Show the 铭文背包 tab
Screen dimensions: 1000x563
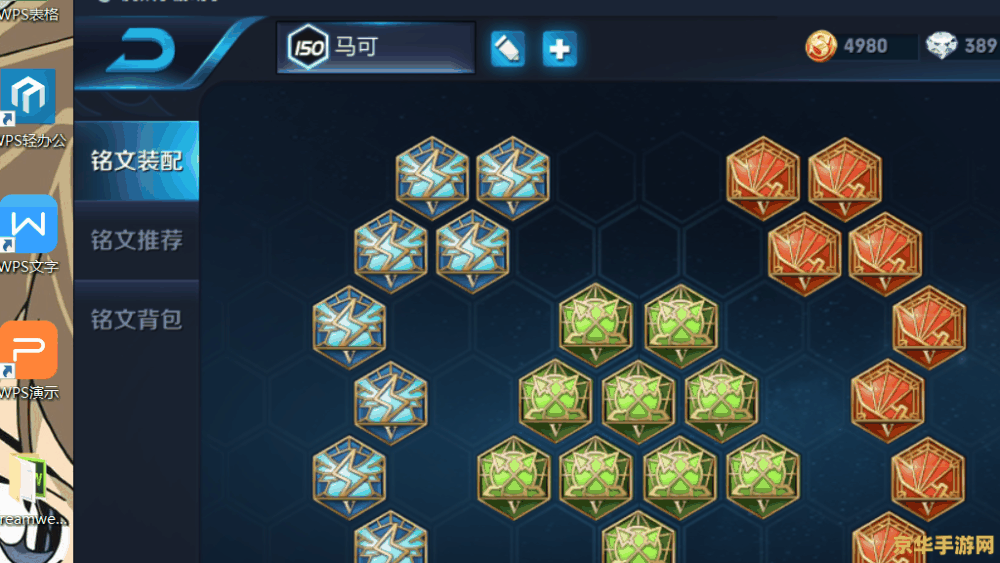click(x=137, y=320)
